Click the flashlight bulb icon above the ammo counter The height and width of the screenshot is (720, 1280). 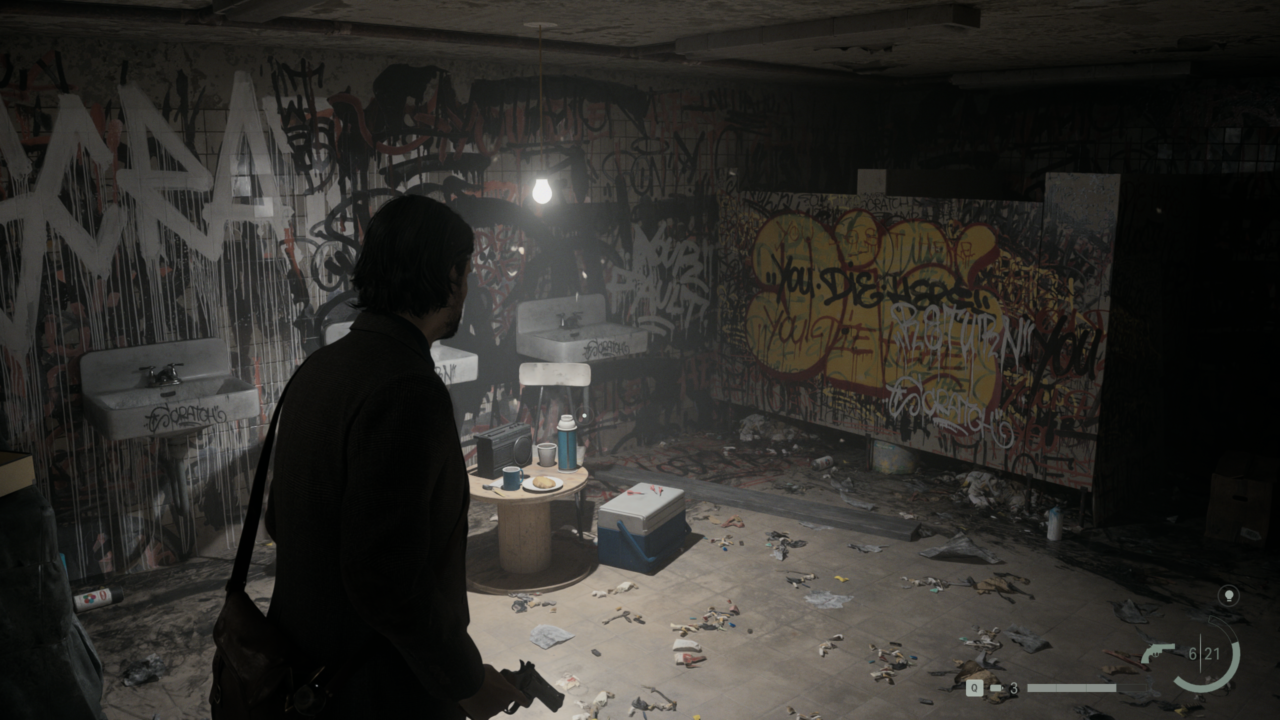[1229, 596]
